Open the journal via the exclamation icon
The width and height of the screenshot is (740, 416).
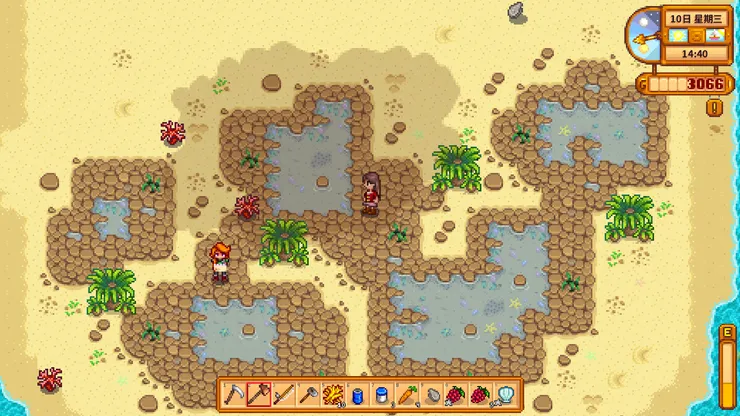click(714, 107)
